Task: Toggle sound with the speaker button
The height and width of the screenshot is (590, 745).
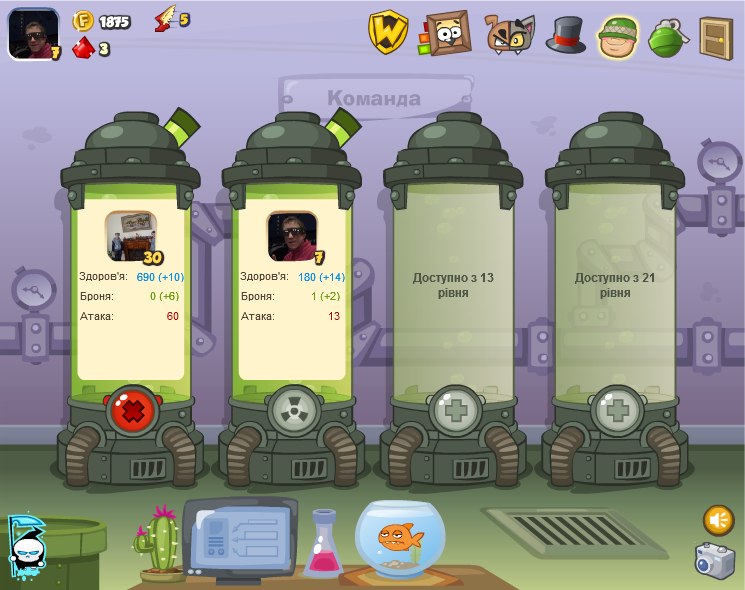Action: point(718,520)
